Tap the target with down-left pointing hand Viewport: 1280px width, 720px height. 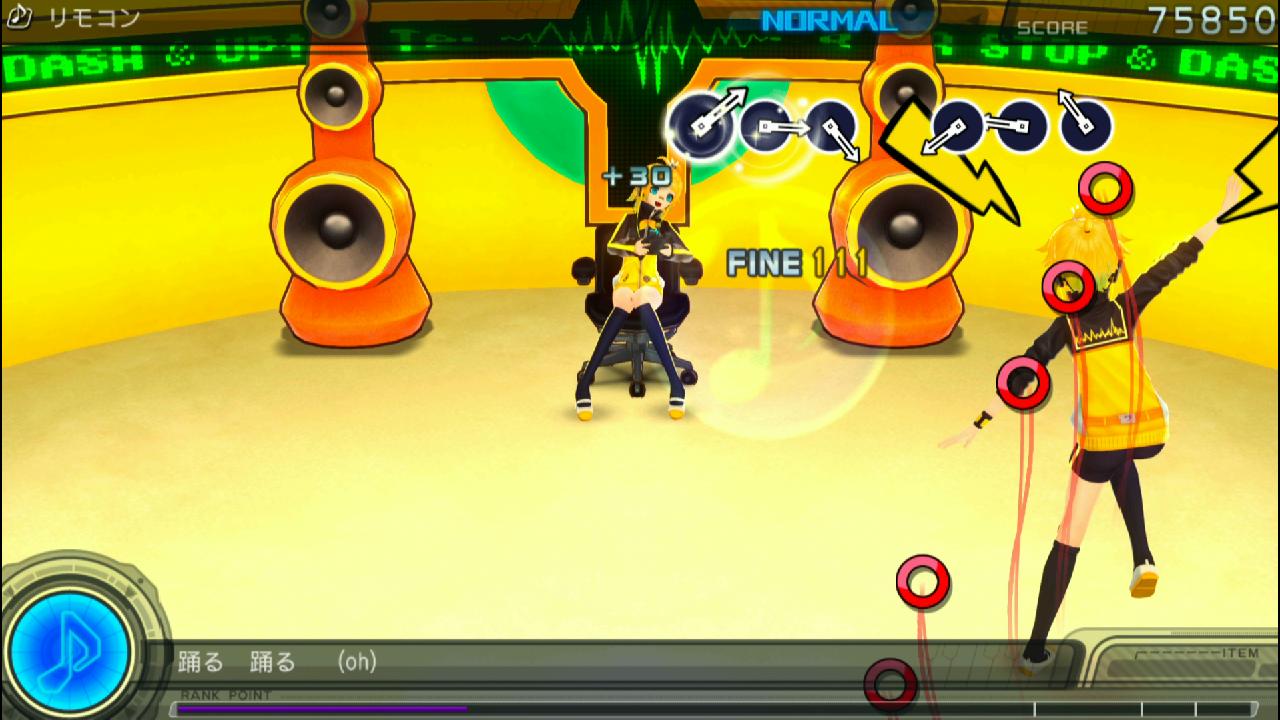click(x=957, y=127)
